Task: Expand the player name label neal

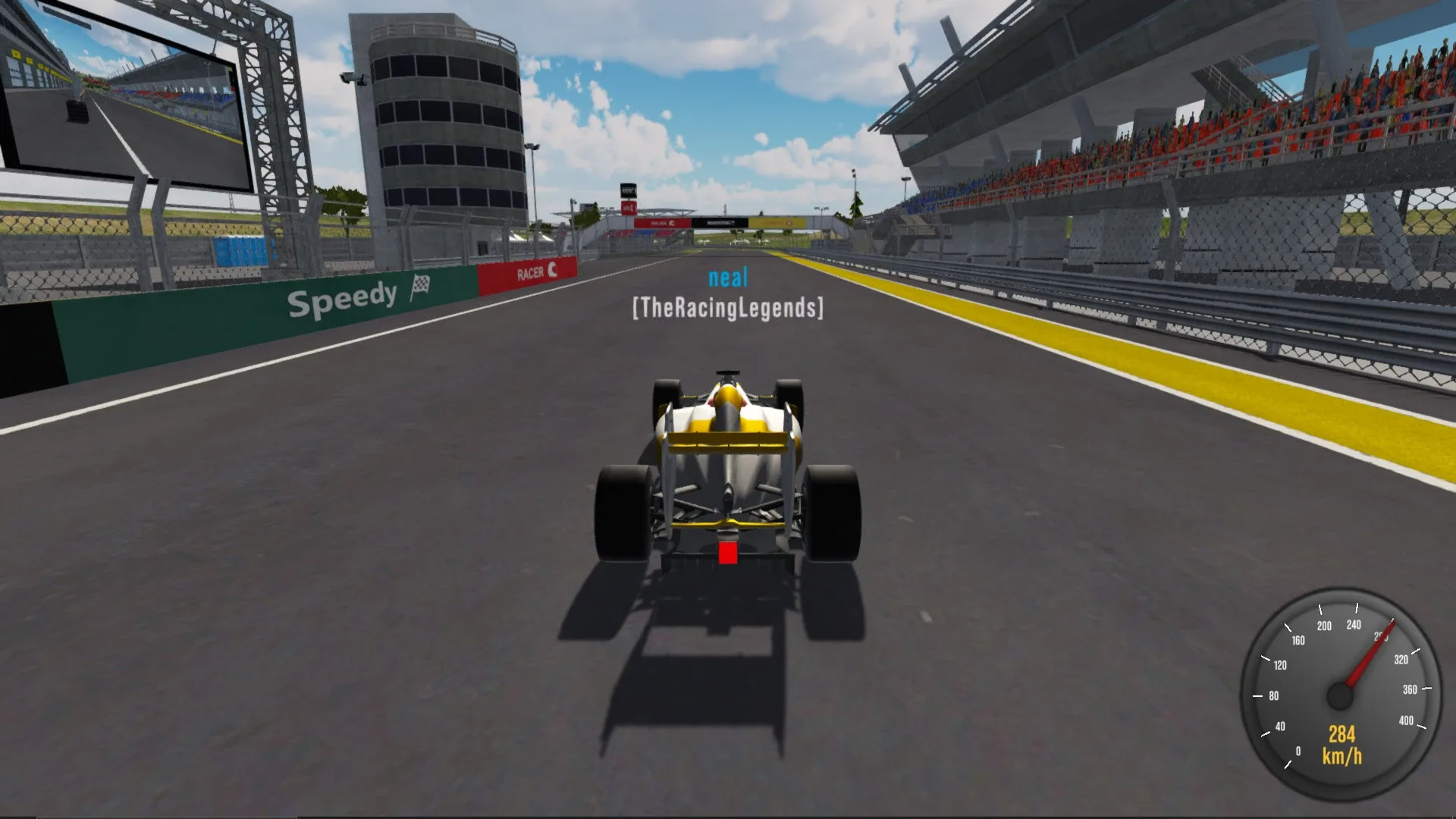Action: 729,278
